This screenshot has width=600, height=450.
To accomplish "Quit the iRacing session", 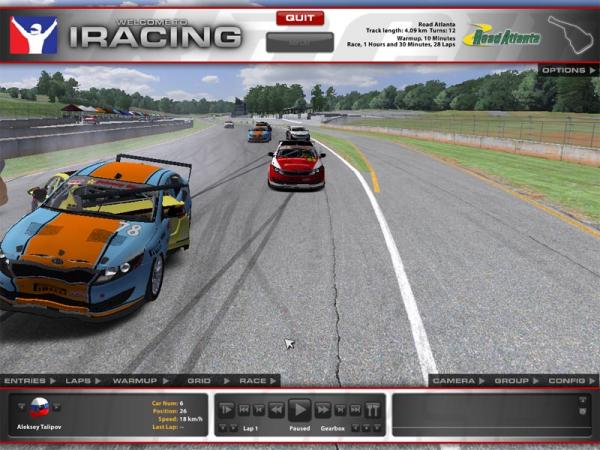I will (x=300, y=18).
